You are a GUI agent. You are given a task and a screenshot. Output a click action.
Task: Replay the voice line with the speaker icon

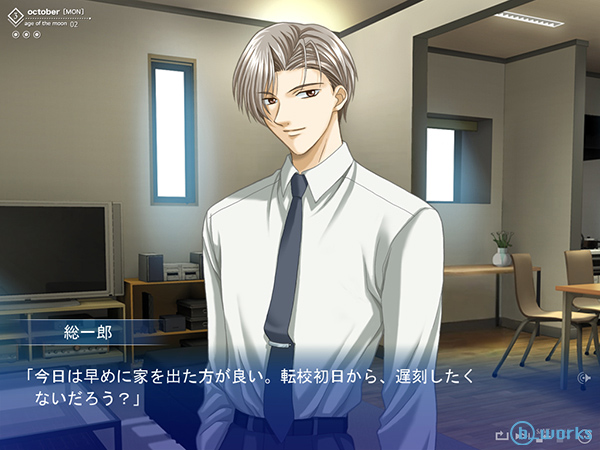(584, 379)
